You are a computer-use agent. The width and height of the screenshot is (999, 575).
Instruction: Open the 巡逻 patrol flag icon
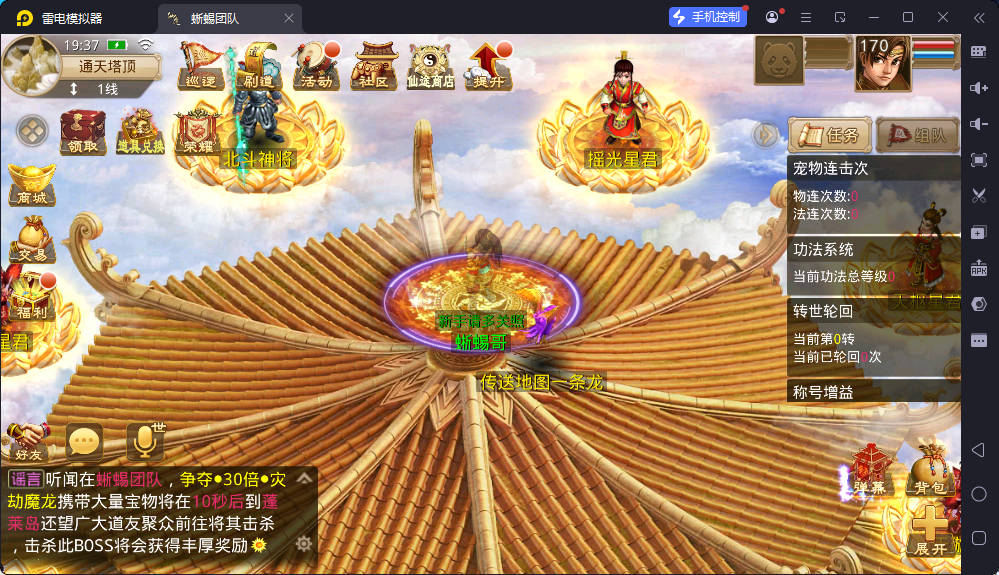(200, 66)
